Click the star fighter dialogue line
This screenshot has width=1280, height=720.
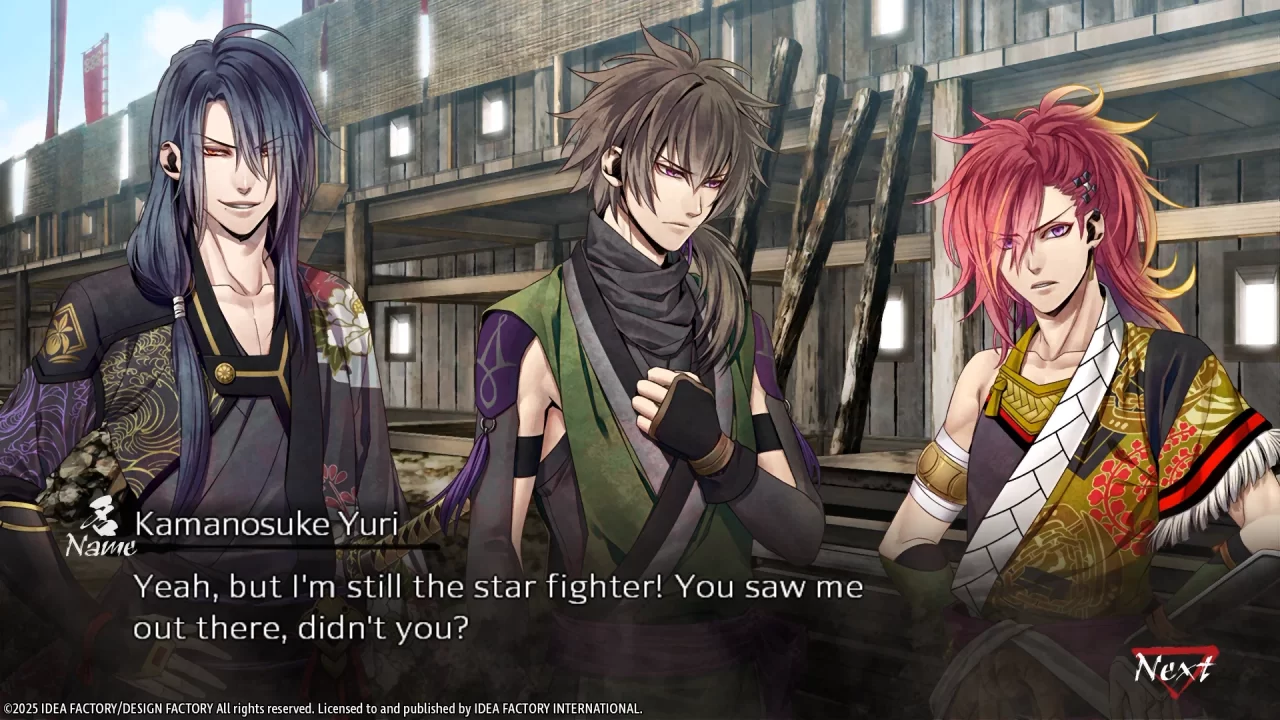coord(500,587)
